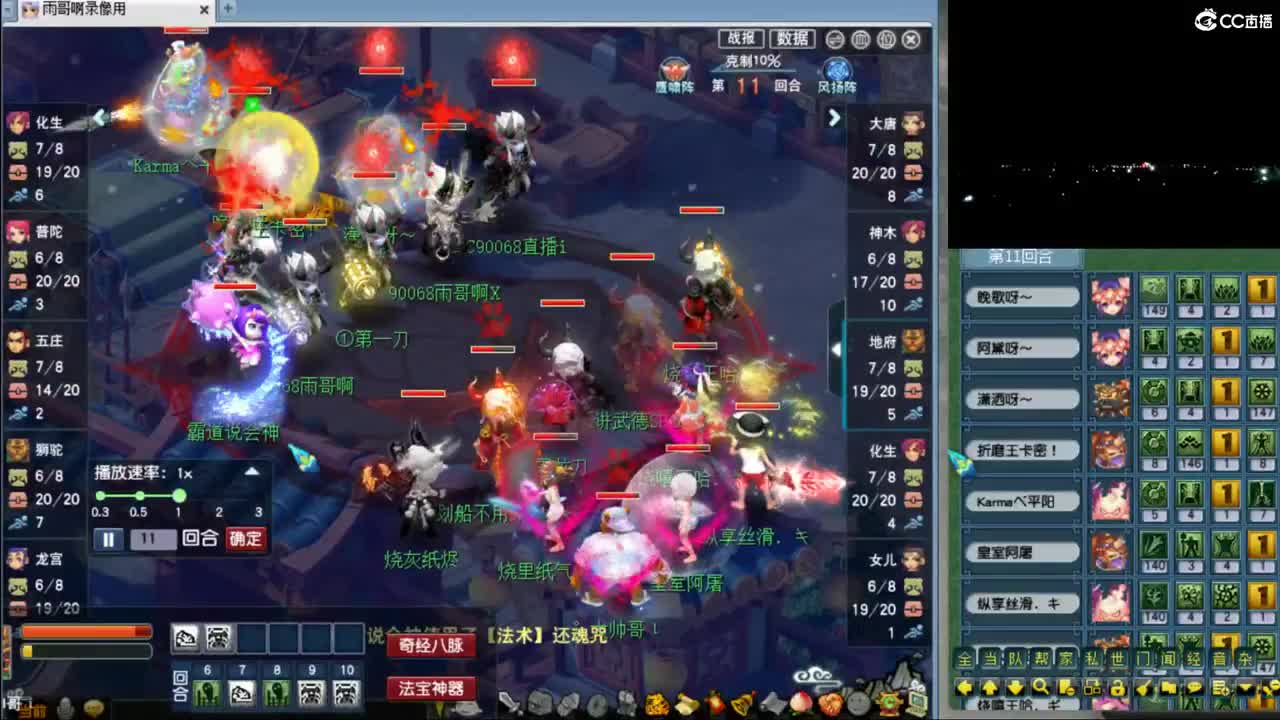This screenshot has height=720, width=1280.
Task: Collapse the left battle roster via its arrow
Action: pyautogui.click(x=100, y=116)
